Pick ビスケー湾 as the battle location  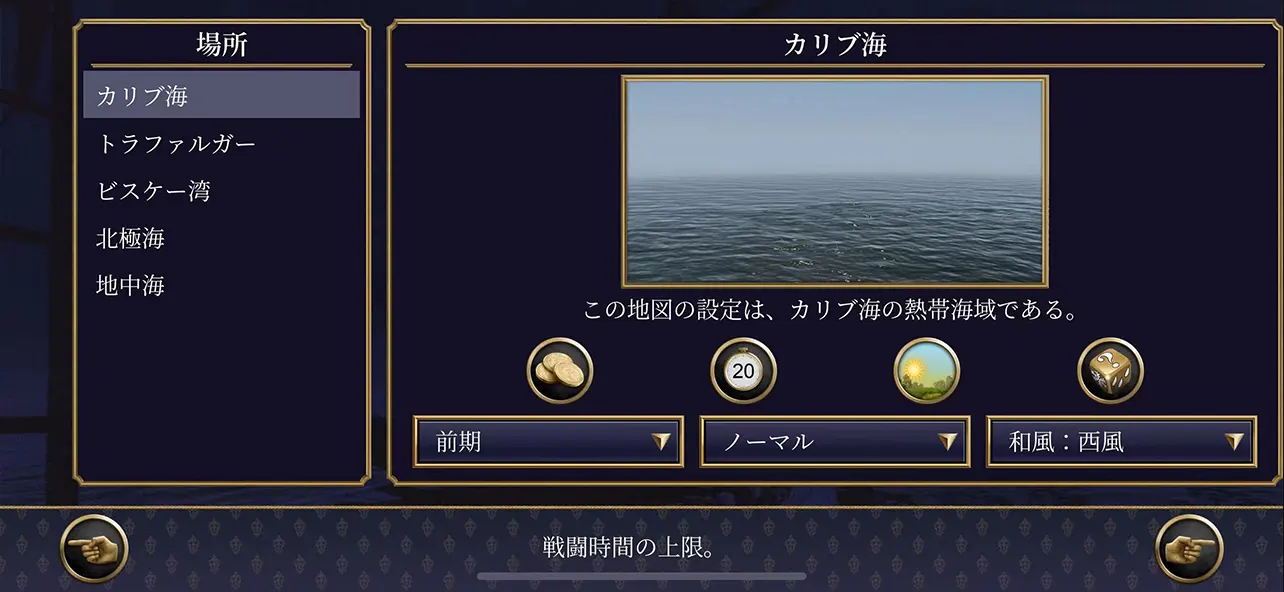[221, 191]
